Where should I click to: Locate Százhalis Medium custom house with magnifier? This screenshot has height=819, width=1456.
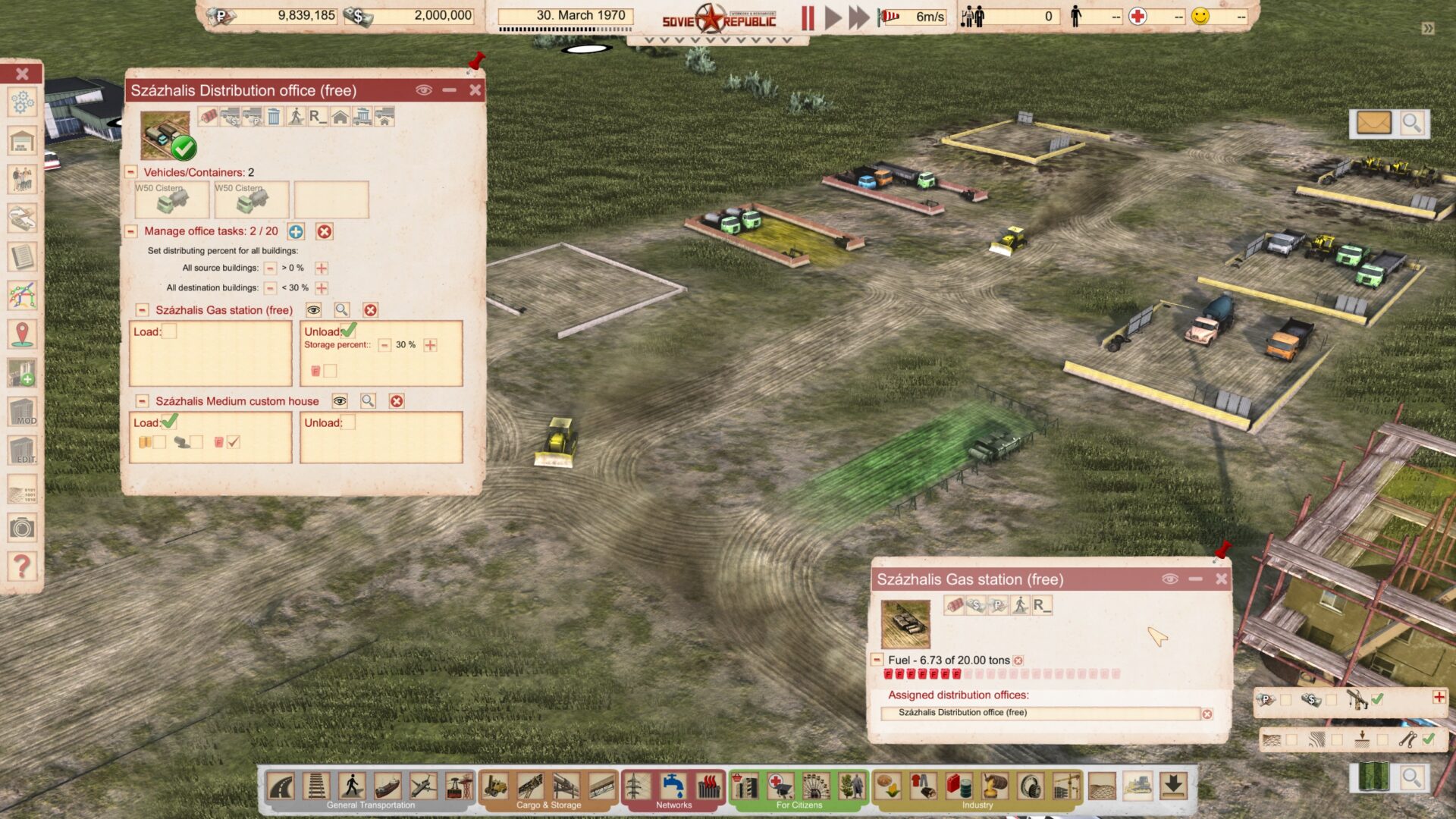click(x=368, y=401)
